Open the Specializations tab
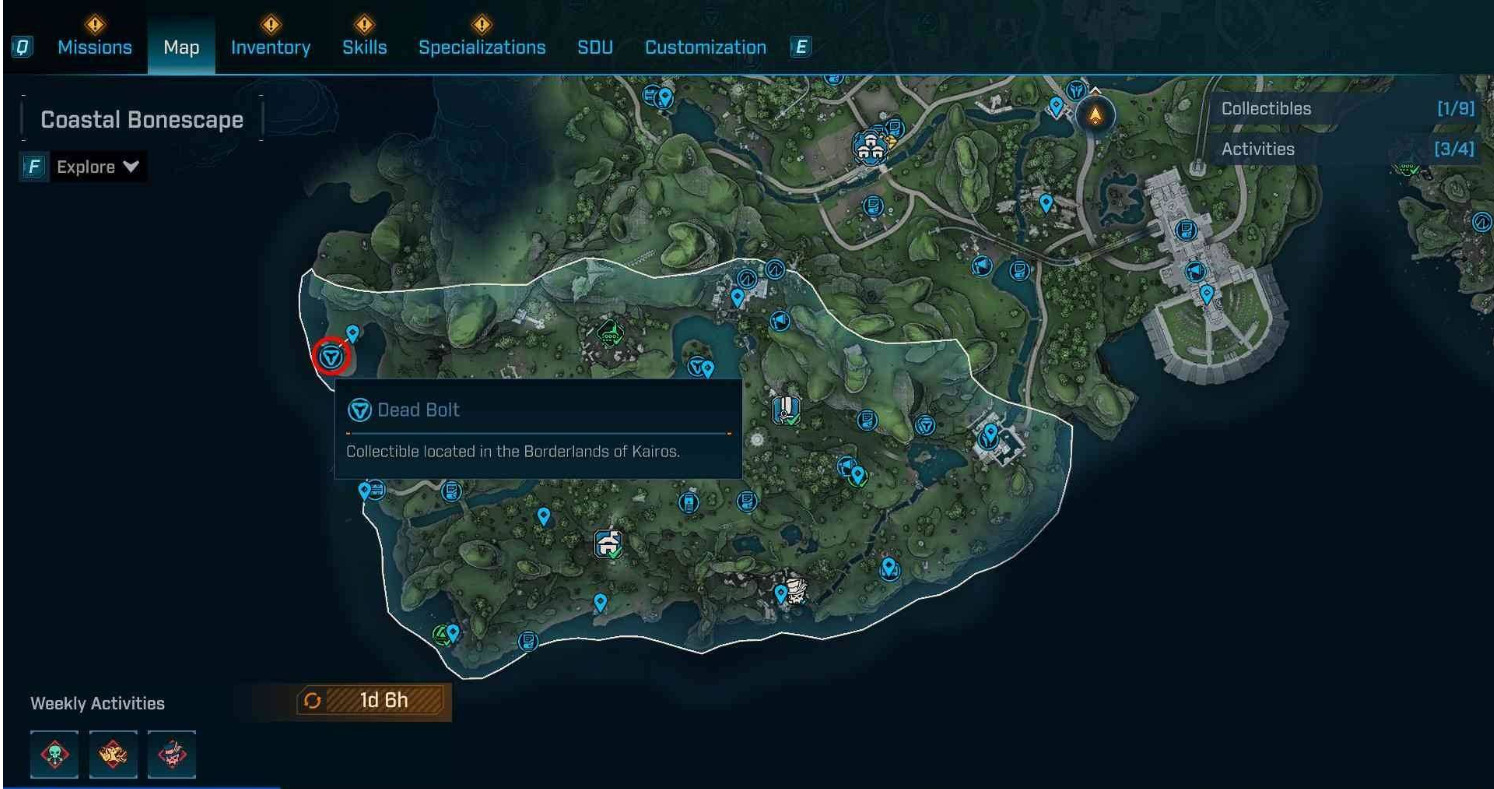 pos(482,47)
